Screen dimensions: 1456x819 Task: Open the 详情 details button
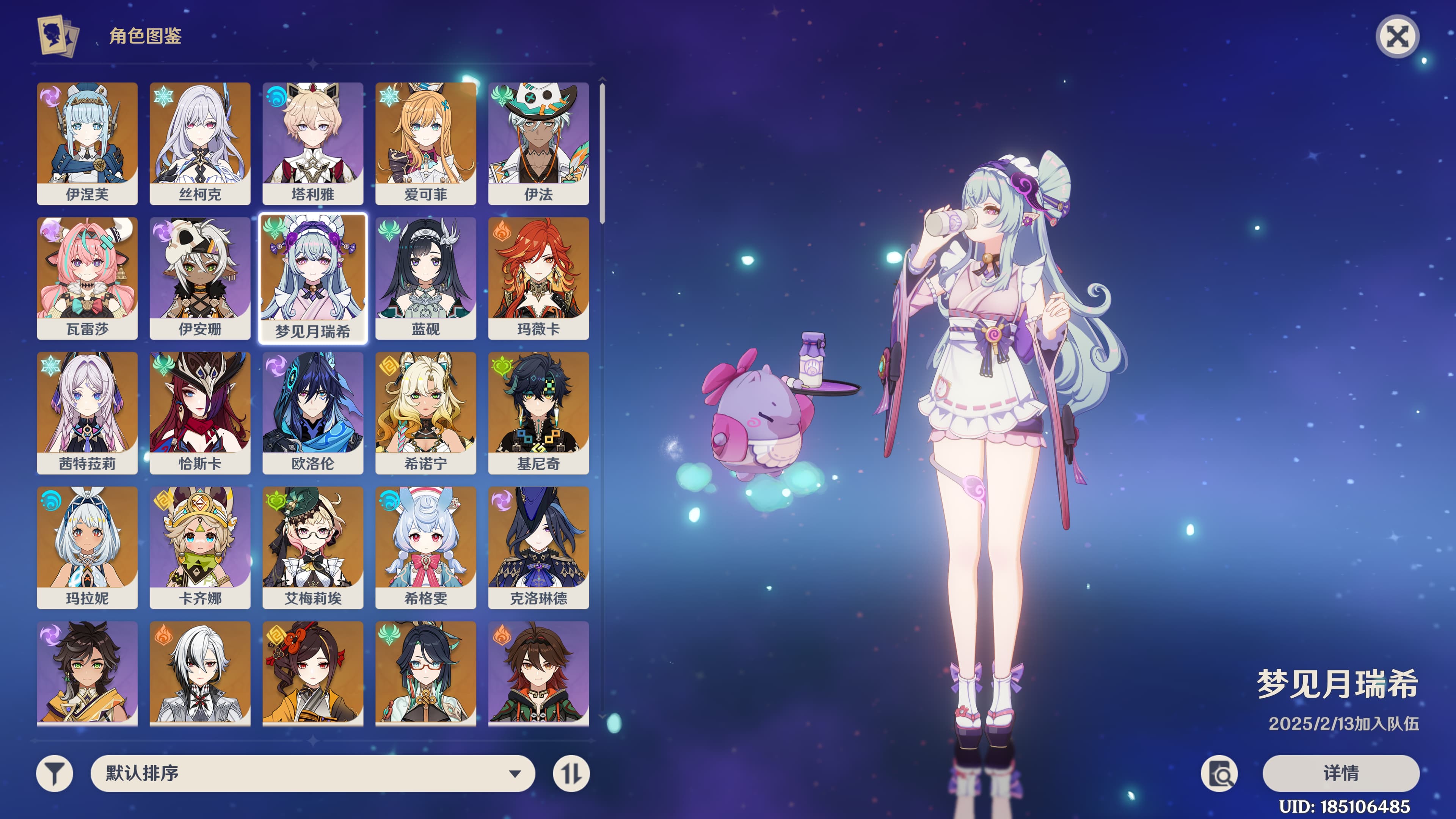1341,773
